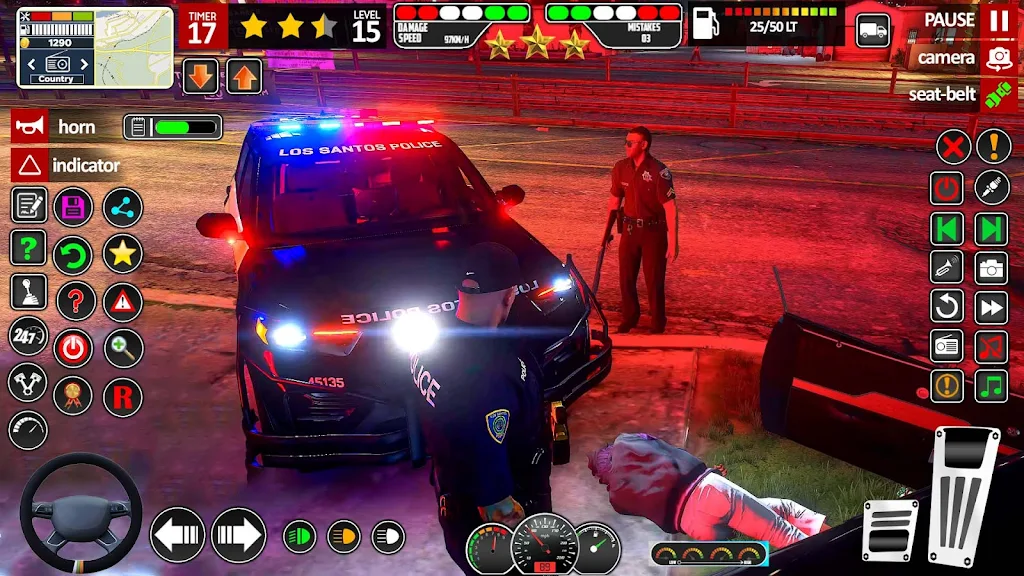Pause the game
This screenshot has height=576, width=1024.
tap(998, 20)
